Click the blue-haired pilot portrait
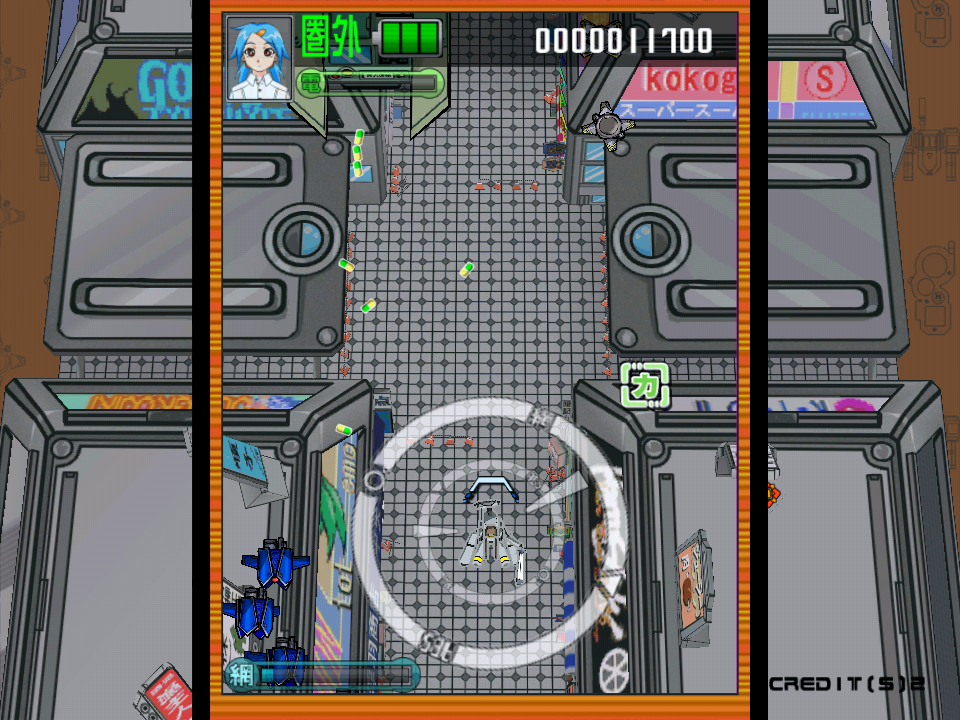The height and width of the screenshot is (720, 960). (259, 59)
